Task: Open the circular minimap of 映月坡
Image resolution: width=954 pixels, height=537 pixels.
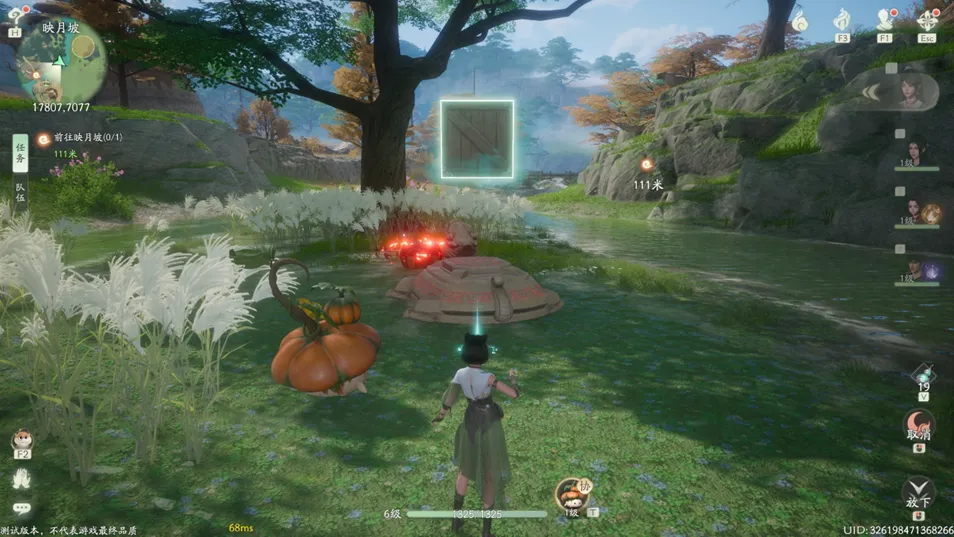Action: 62,58
